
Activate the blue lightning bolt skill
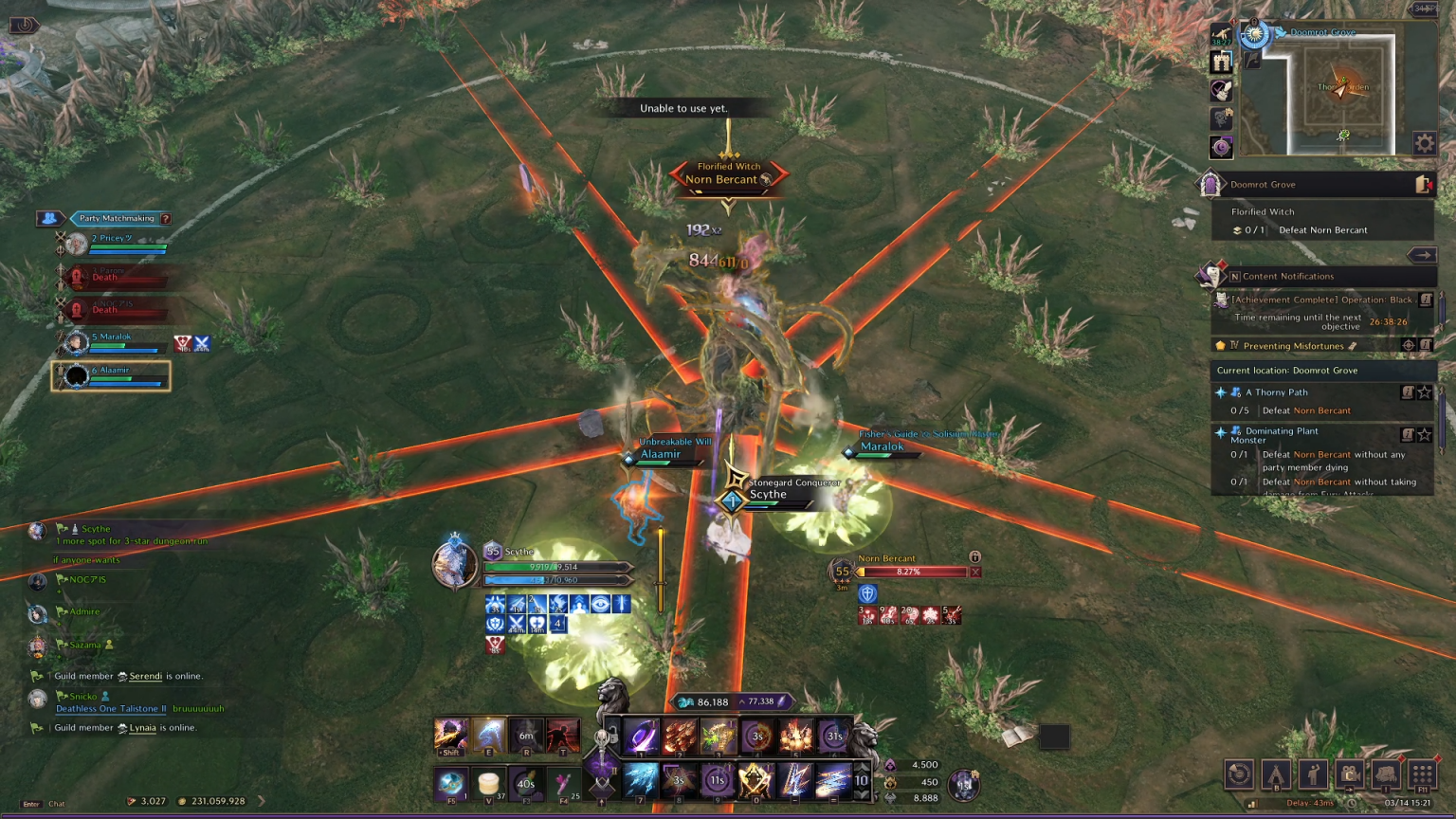(x=794, y=780)
